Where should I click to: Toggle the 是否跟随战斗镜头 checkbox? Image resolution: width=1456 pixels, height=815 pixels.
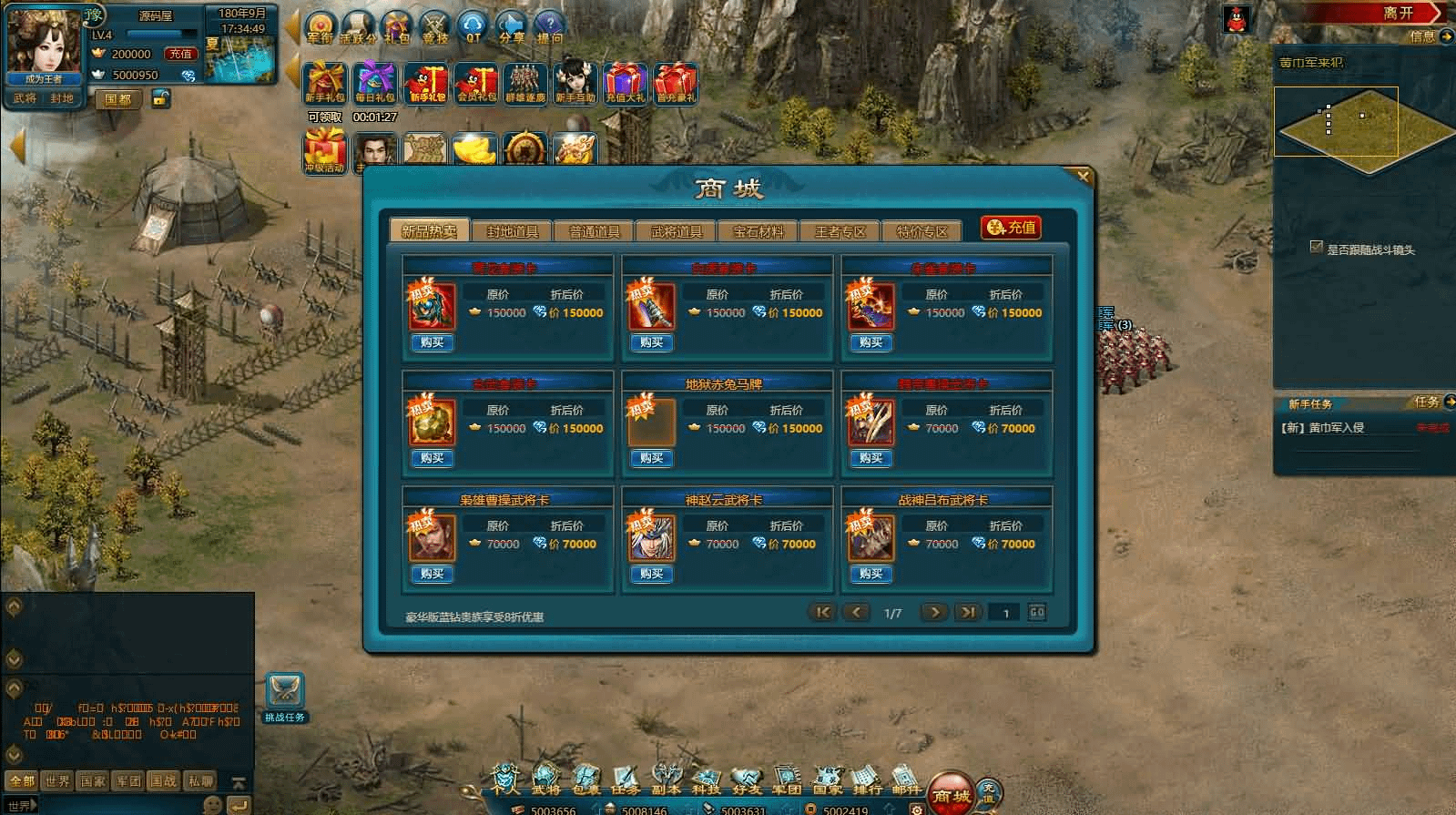pyautogui.click(x=1316, y=247)
